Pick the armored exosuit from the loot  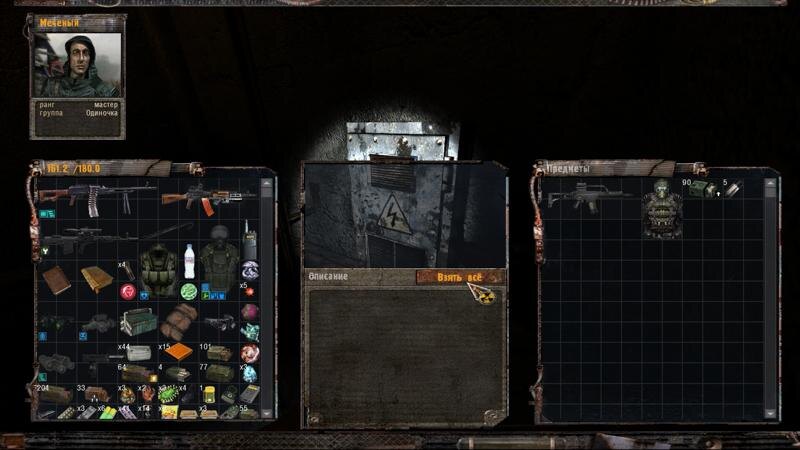661,208
